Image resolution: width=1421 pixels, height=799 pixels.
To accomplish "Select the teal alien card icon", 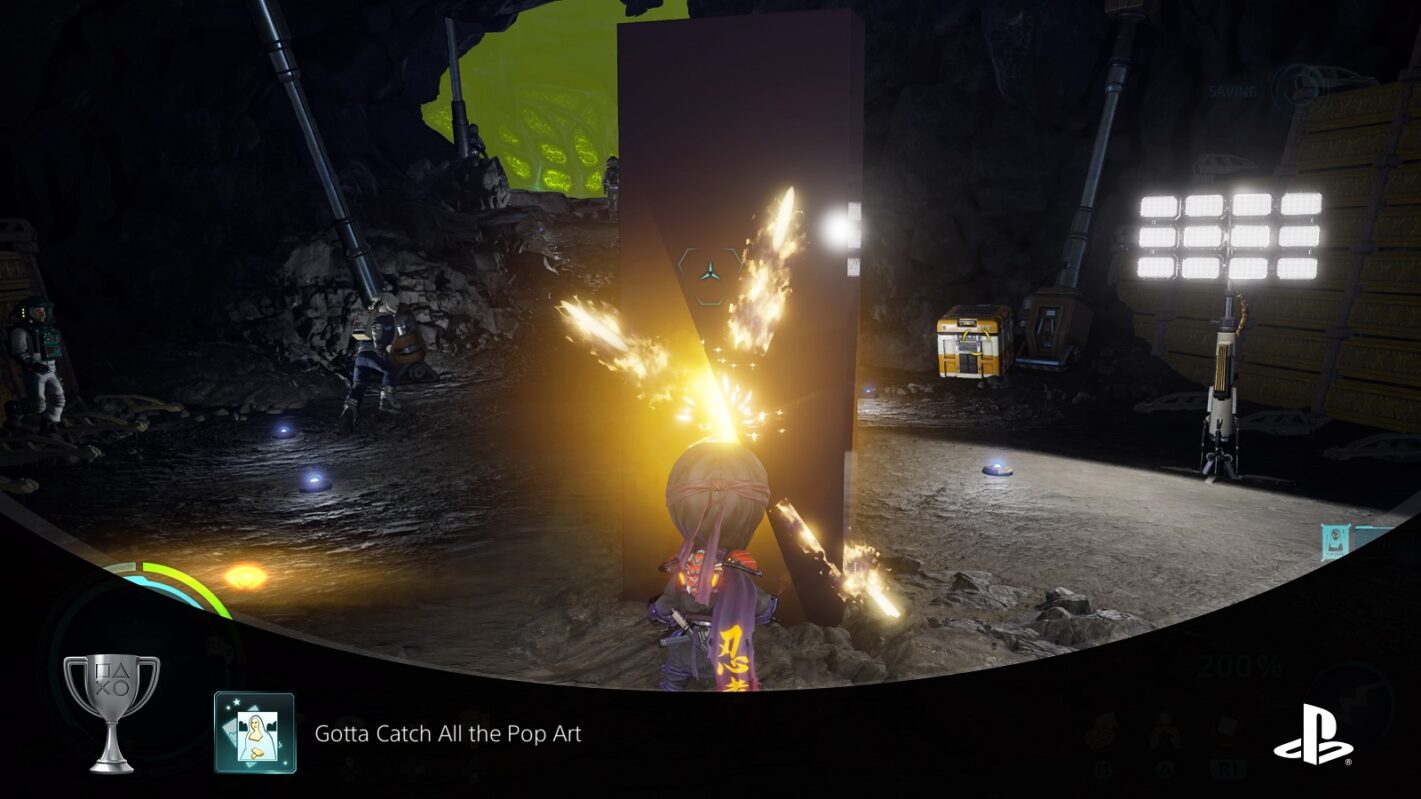I will click(1335, 543).
